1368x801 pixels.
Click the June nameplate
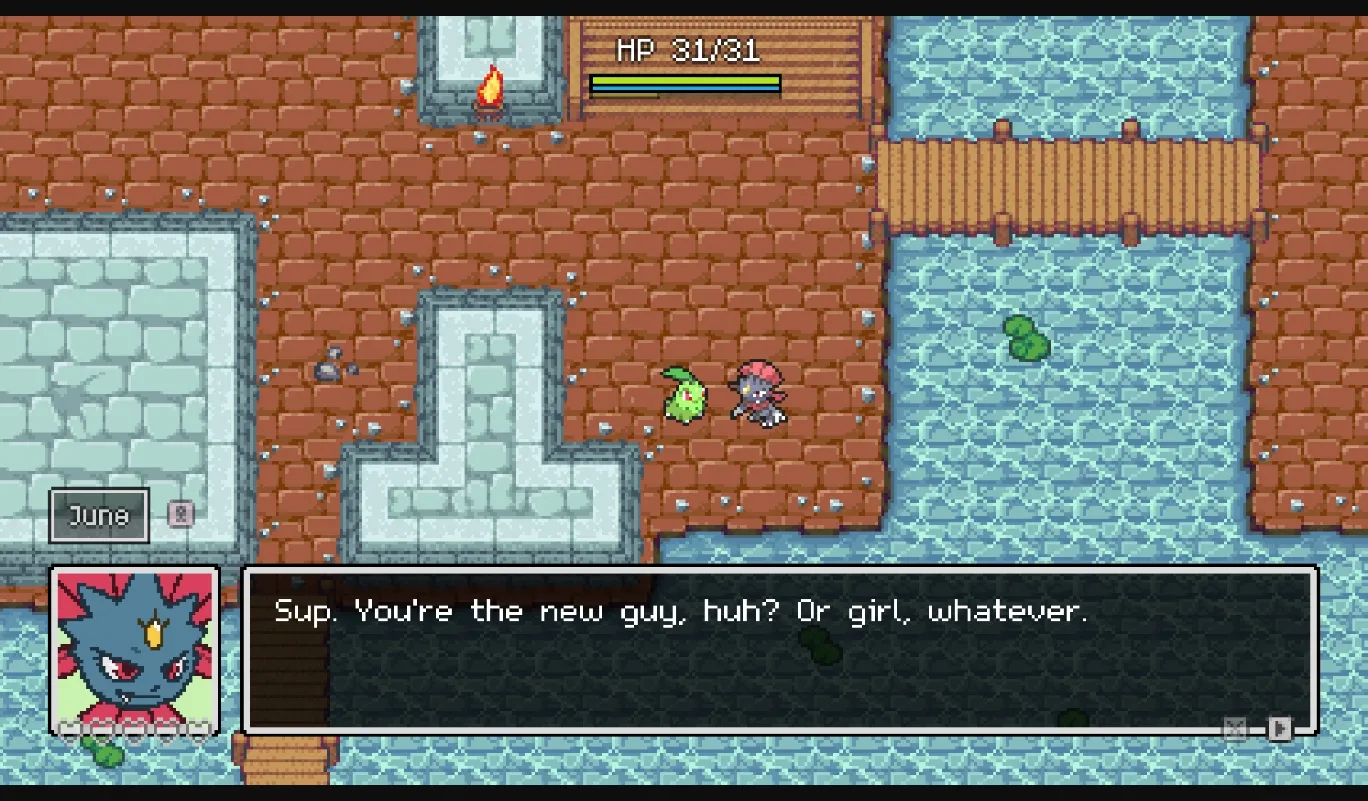pos(98,515)
